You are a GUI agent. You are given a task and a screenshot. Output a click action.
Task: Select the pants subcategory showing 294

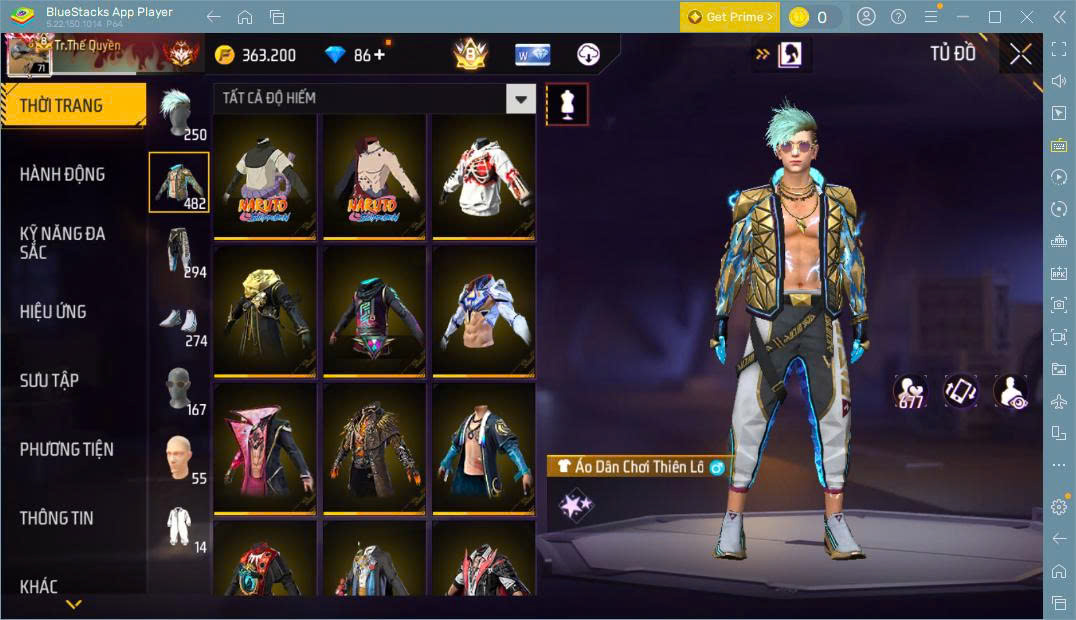(179, 251)
